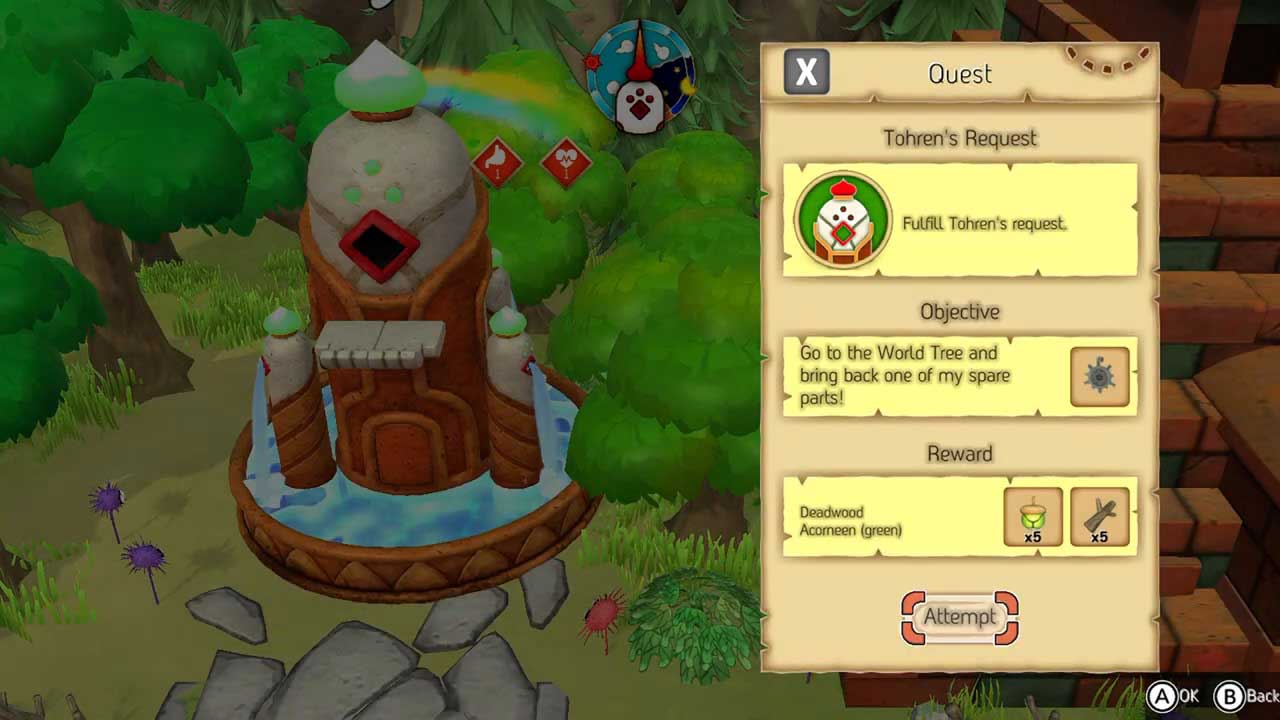Attempt Tohren's Request quest
The height and width of the screenshot is (720, 1280).
(960, 617)
